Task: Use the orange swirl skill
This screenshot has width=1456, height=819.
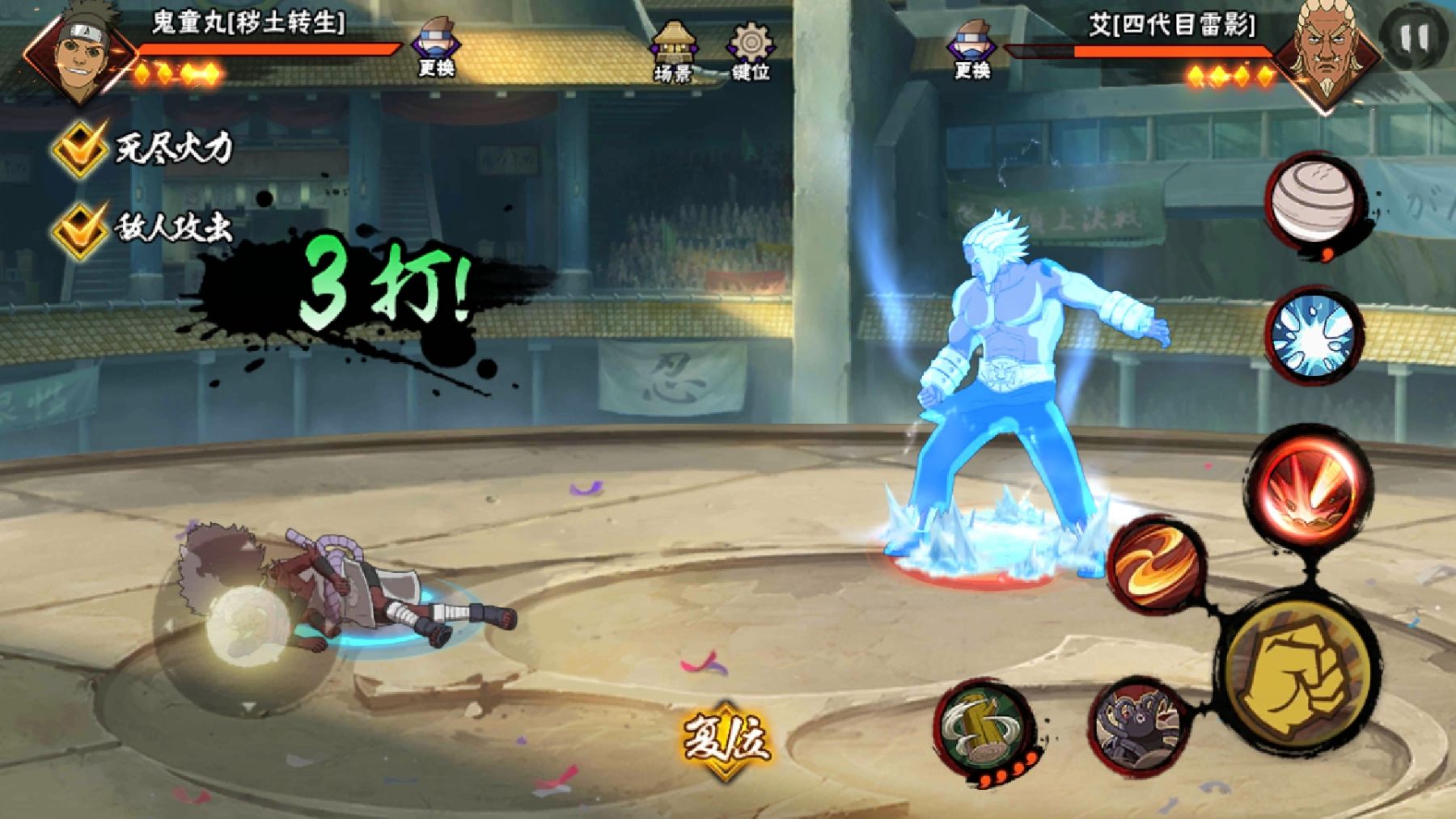Action: 1157,564
